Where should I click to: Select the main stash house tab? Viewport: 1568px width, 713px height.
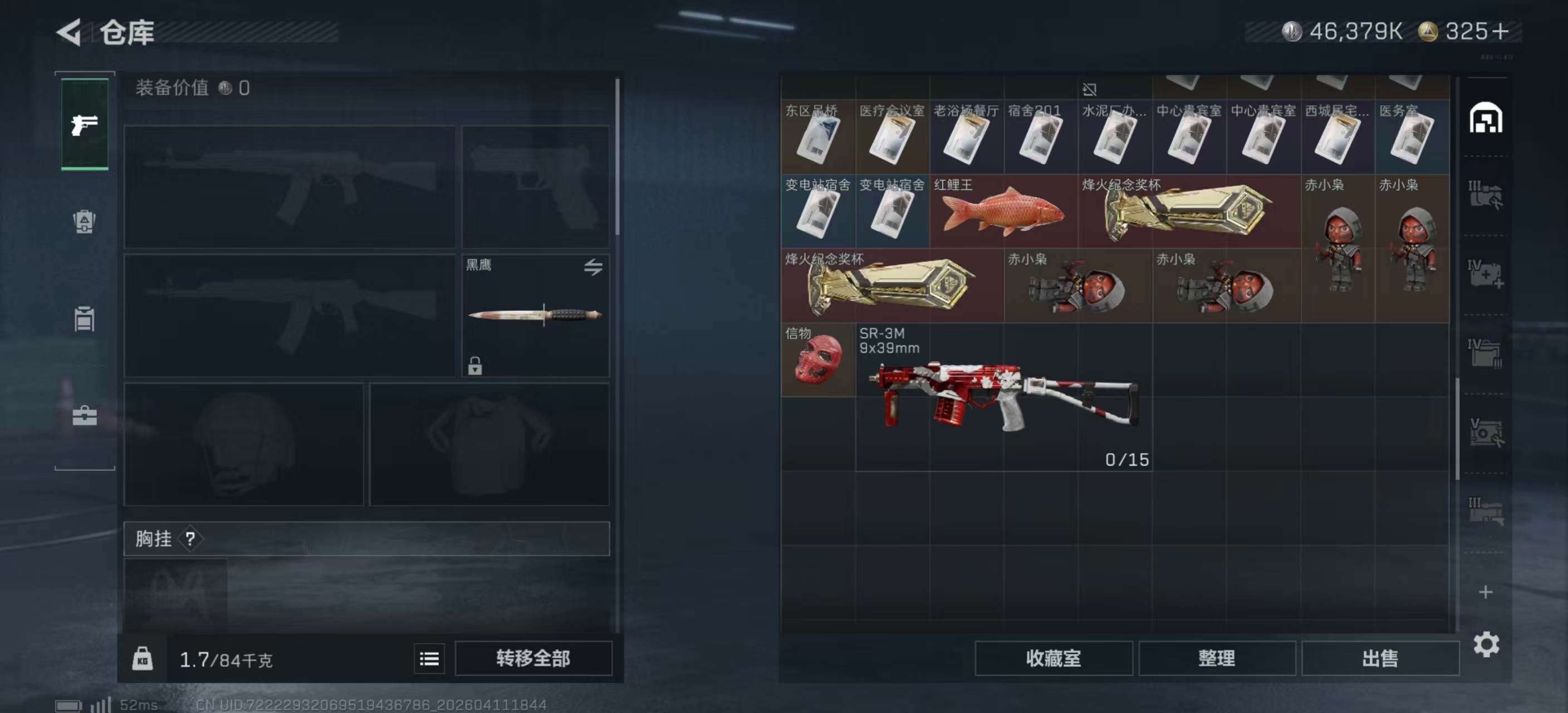1485,118
